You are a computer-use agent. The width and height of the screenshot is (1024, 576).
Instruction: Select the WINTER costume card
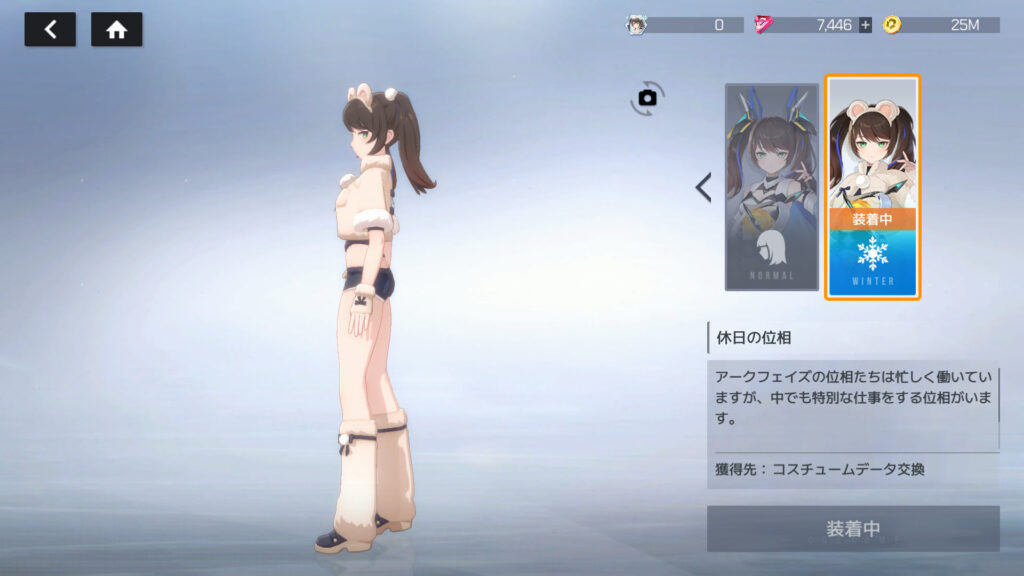click(x=872, y=187)
